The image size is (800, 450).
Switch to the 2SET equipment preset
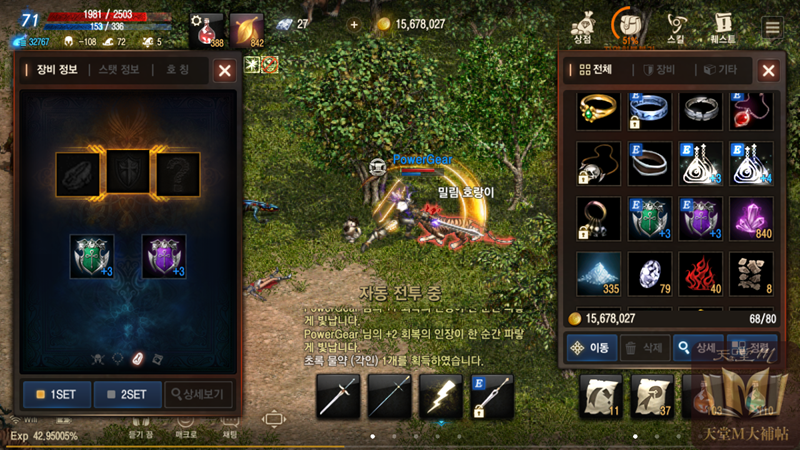pos(126,393)
